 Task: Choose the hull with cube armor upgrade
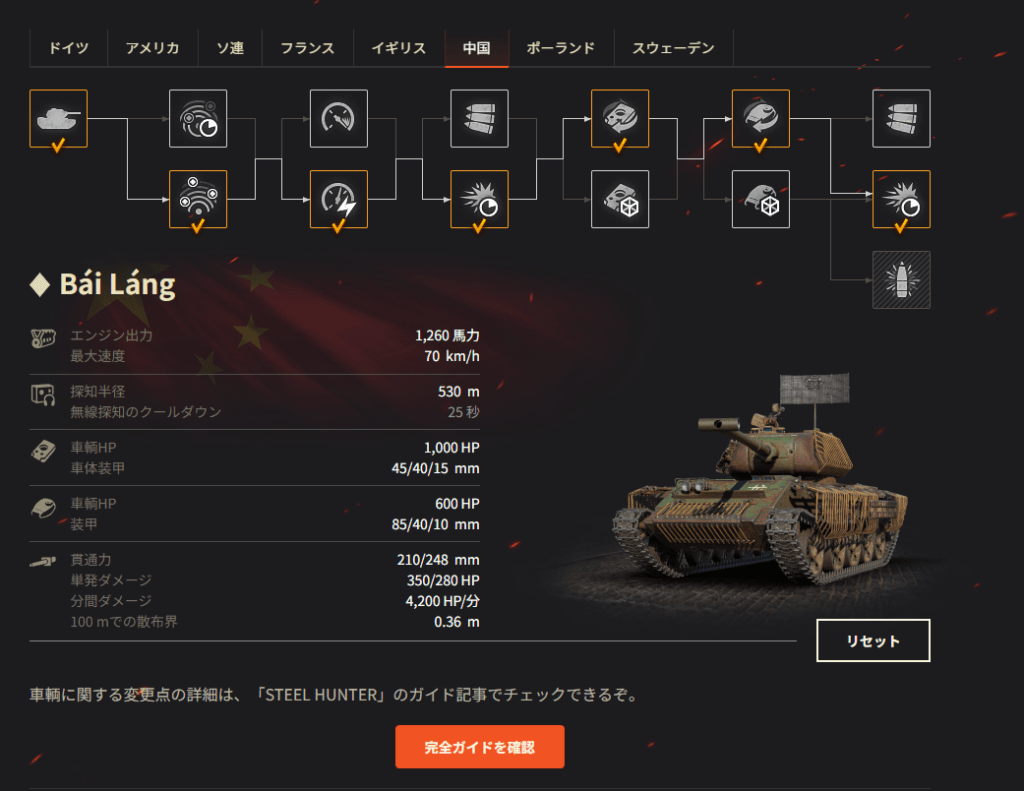tap(620, 199)
